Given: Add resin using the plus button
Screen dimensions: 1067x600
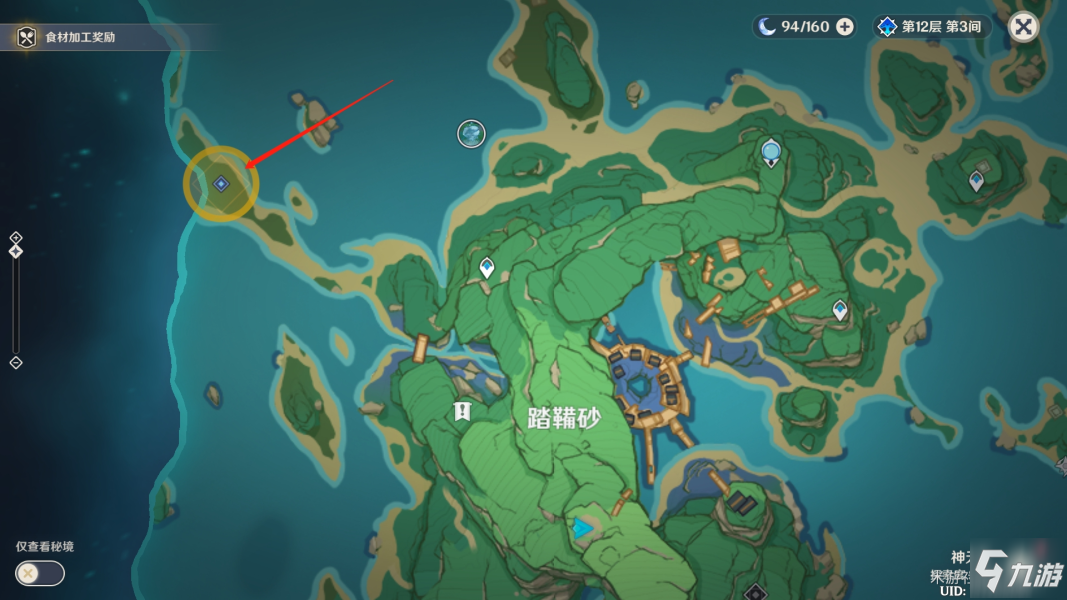Looking at the screenshot, I should [x=845, y=27].
